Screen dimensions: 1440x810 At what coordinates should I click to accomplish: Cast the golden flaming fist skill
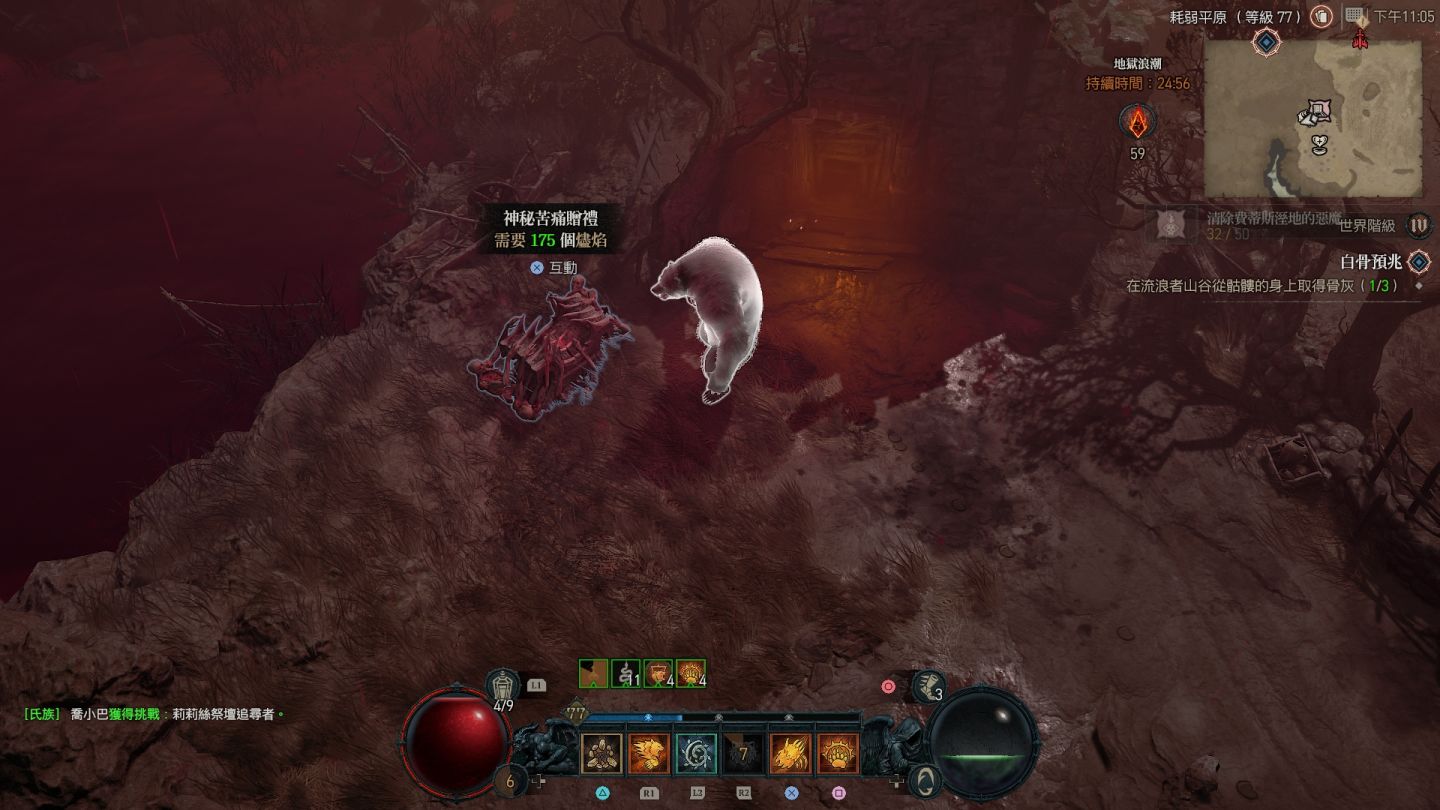point(649,754)
